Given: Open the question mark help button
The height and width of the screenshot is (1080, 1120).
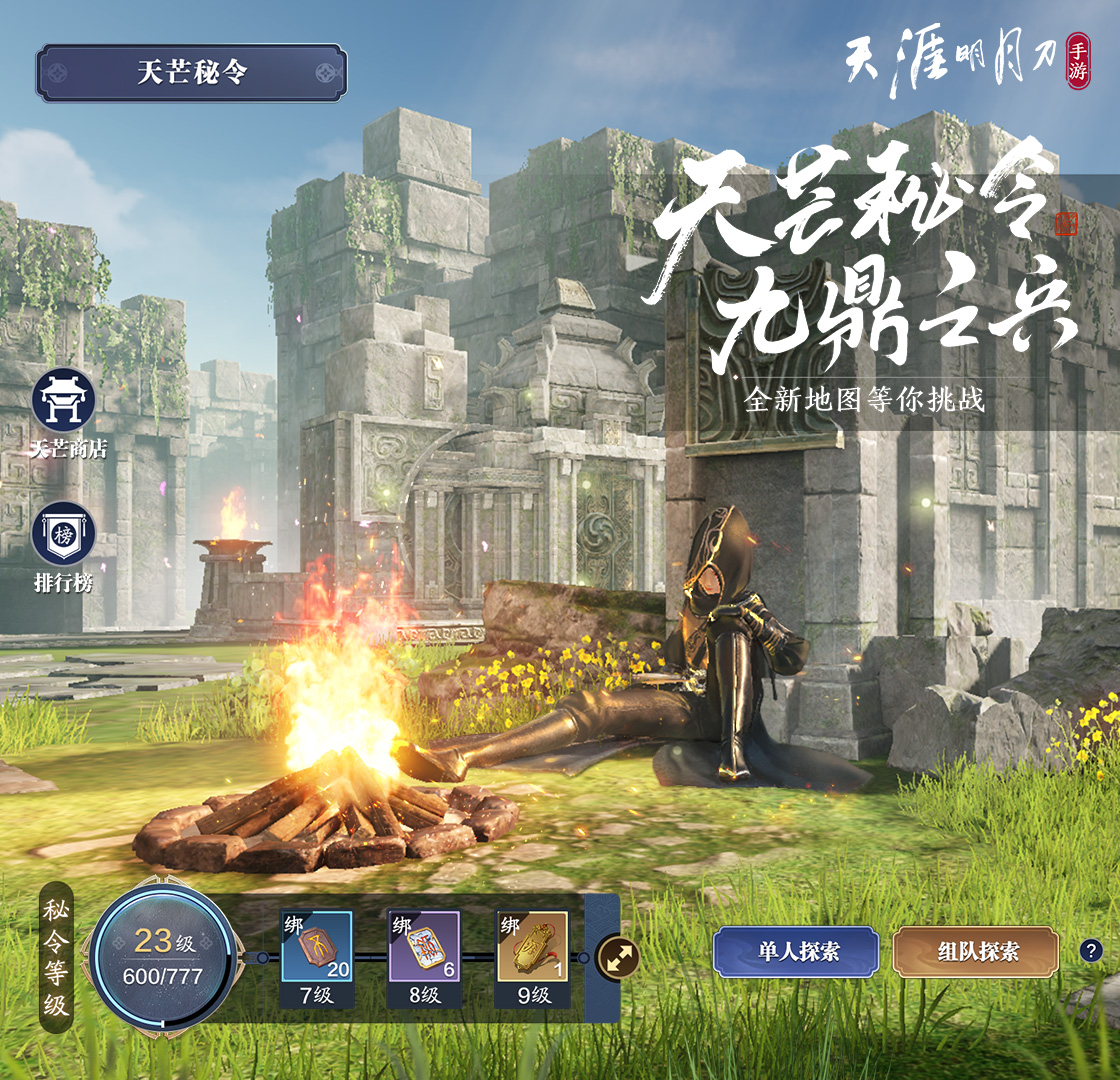Looking at the screenshot, I should pos(1091,951).
